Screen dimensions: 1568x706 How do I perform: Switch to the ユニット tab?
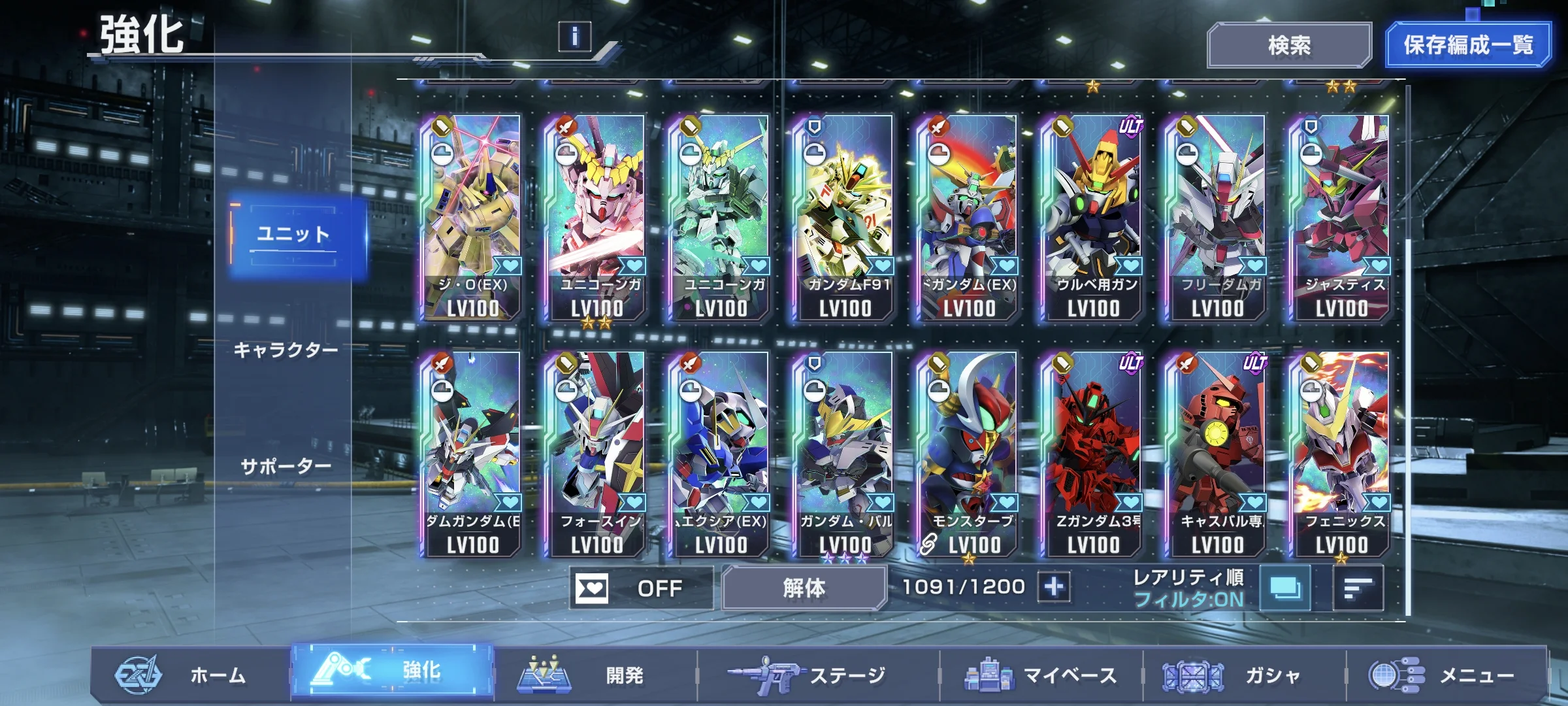click(295, 234)
